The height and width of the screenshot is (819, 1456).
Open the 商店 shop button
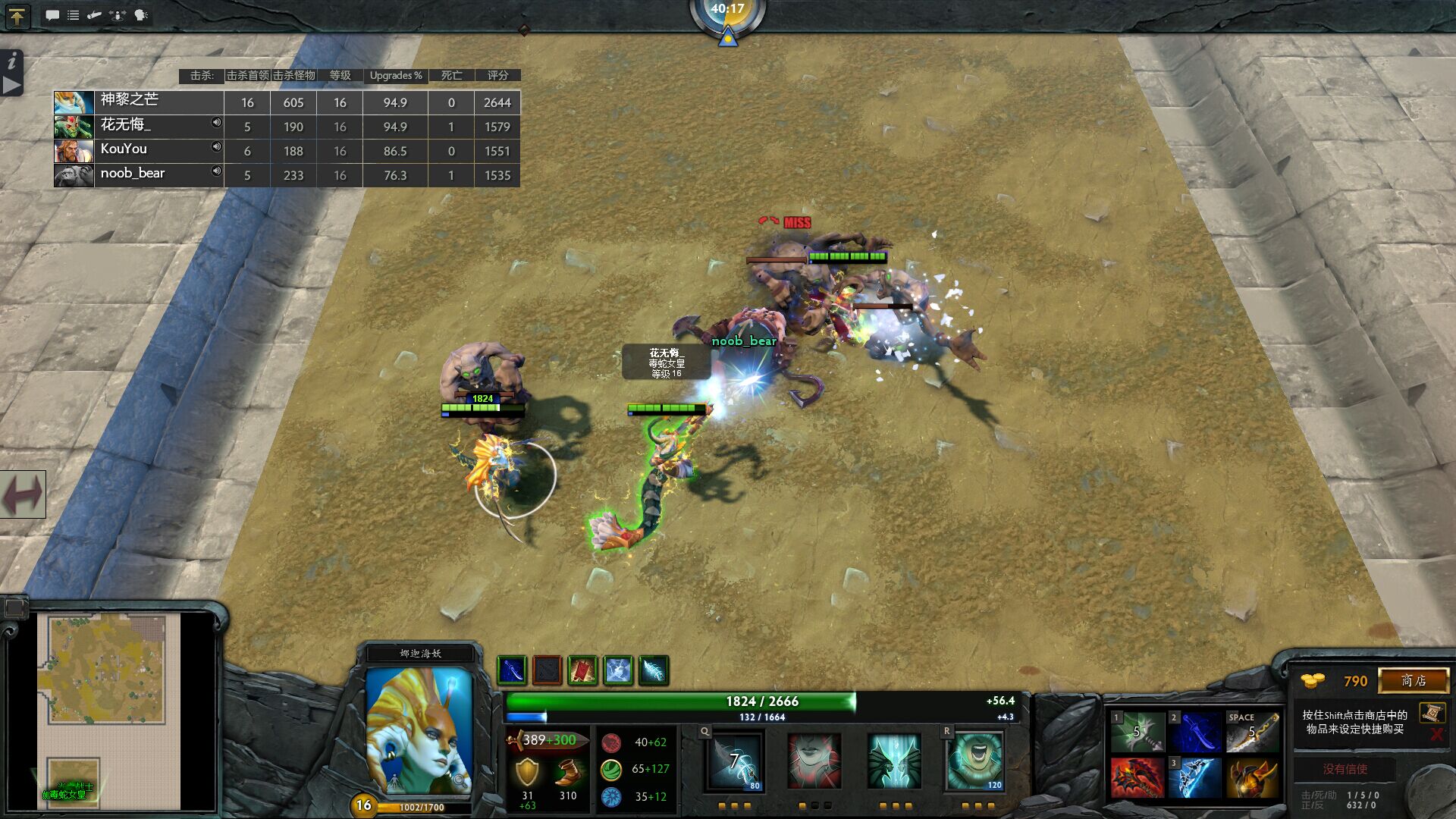tap(1415, 681)
